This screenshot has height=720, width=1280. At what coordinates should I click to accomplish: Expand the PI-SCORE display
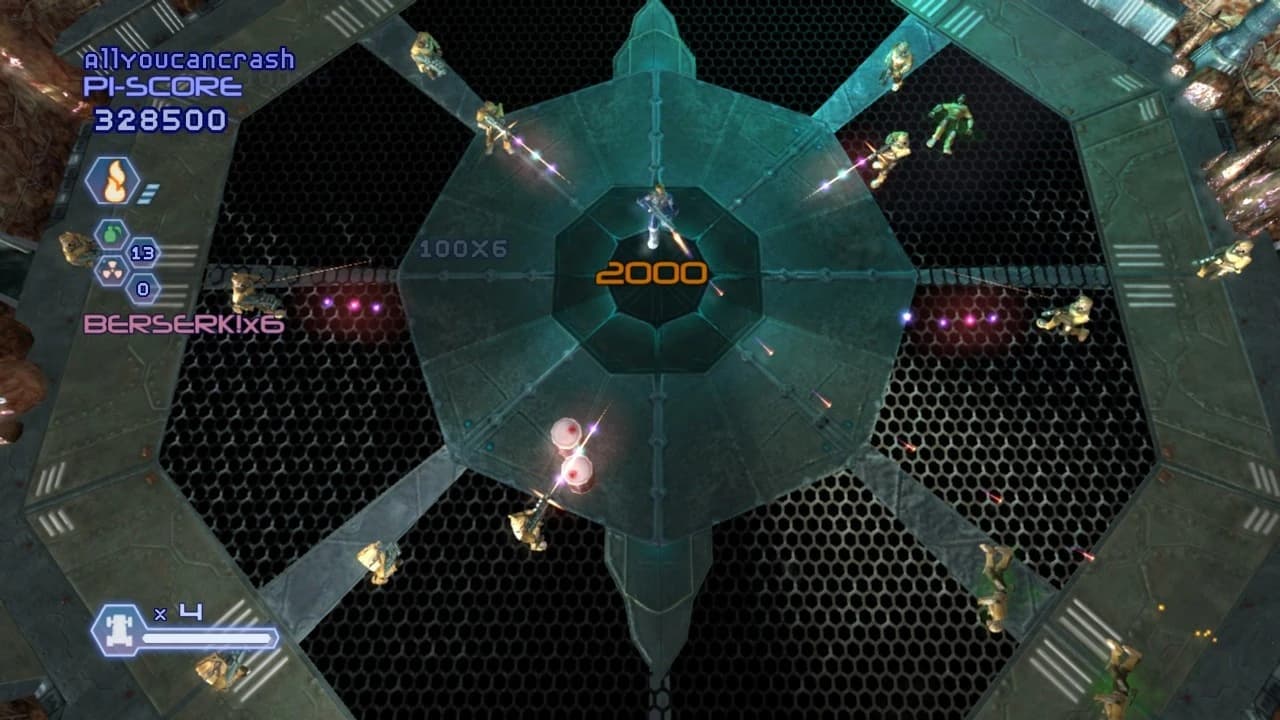click(160, 88)
